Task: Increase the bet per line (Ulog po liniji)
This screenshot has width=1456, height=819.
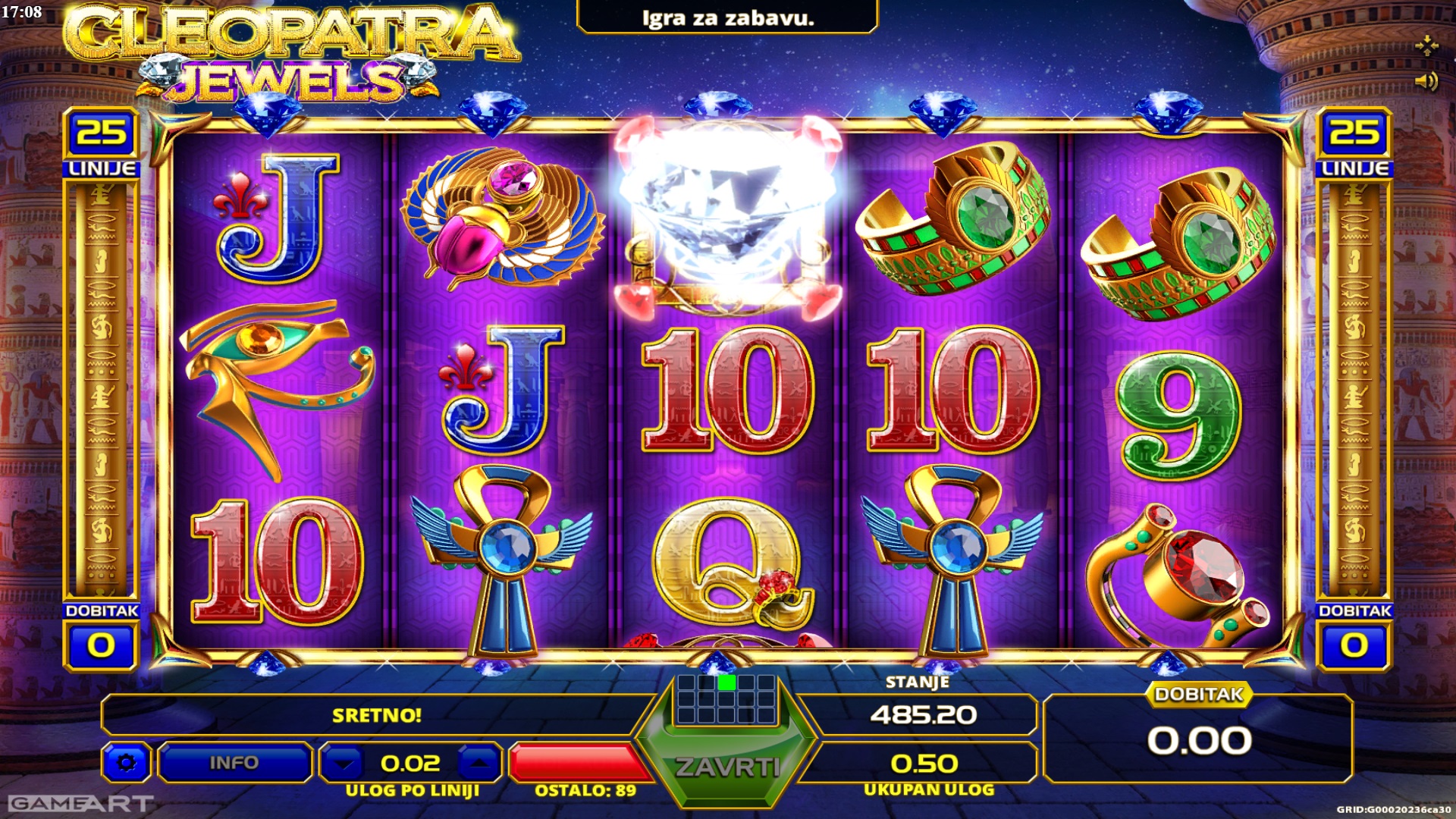Action: [478, 762]
